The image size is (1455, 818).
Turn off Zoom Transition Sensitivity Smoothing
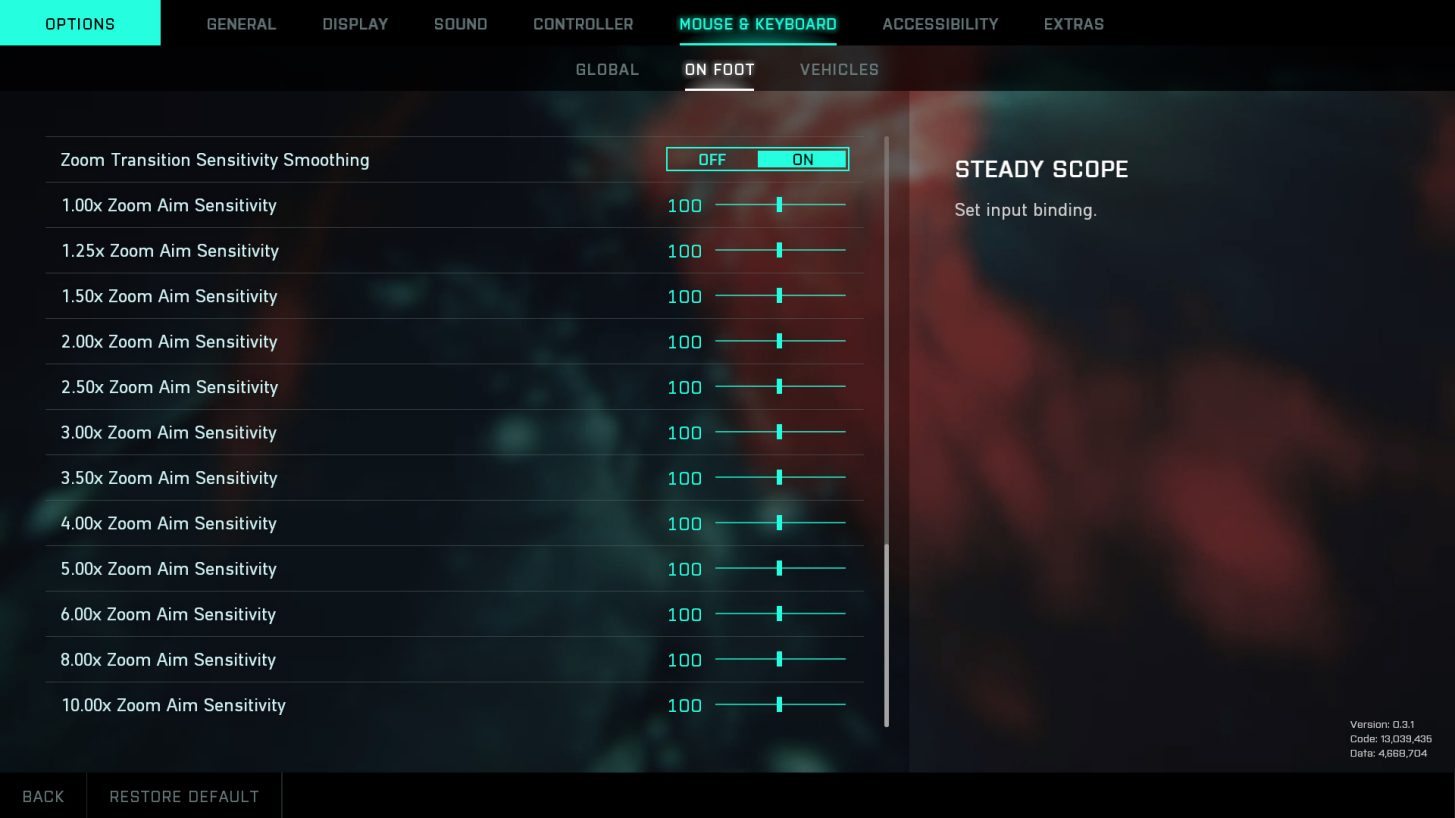click(712, 160)
